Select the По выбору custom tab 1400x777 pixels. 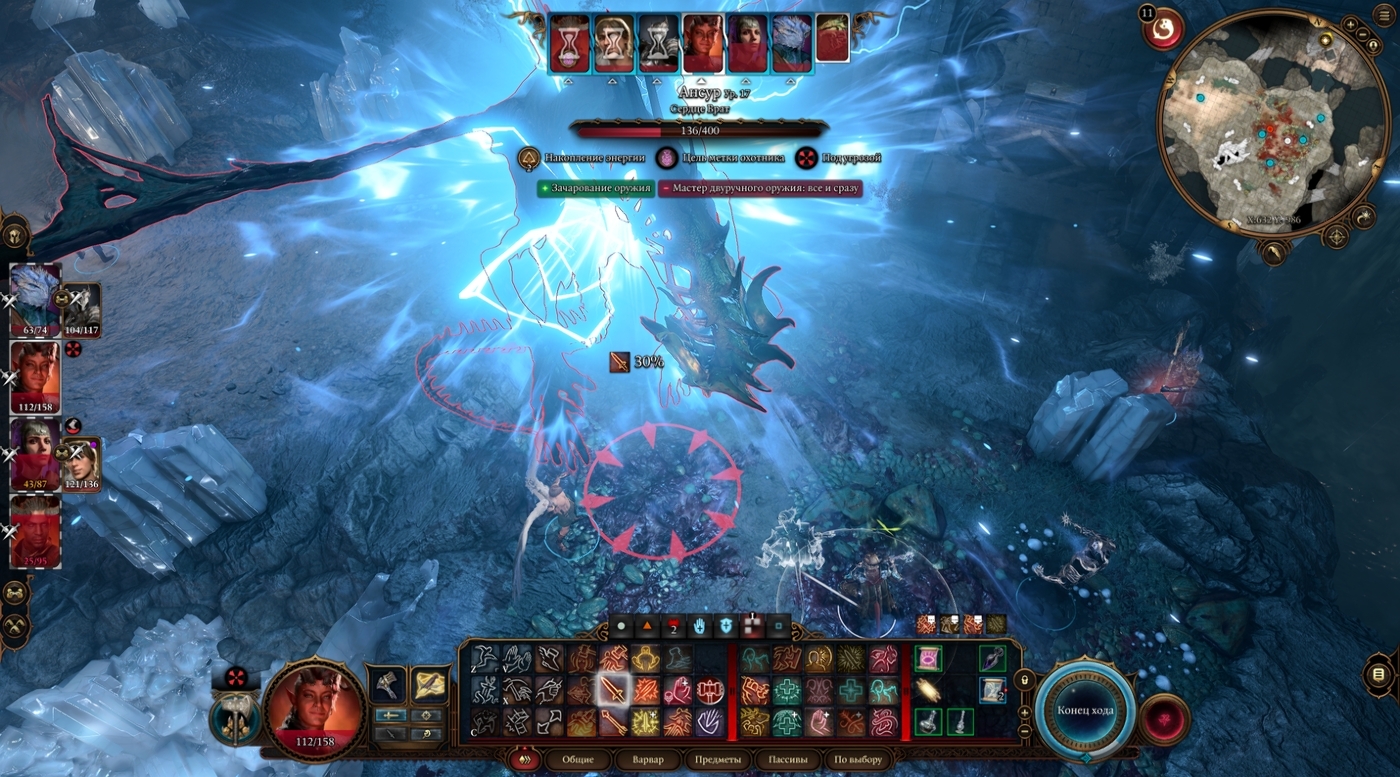click(858, 760)
